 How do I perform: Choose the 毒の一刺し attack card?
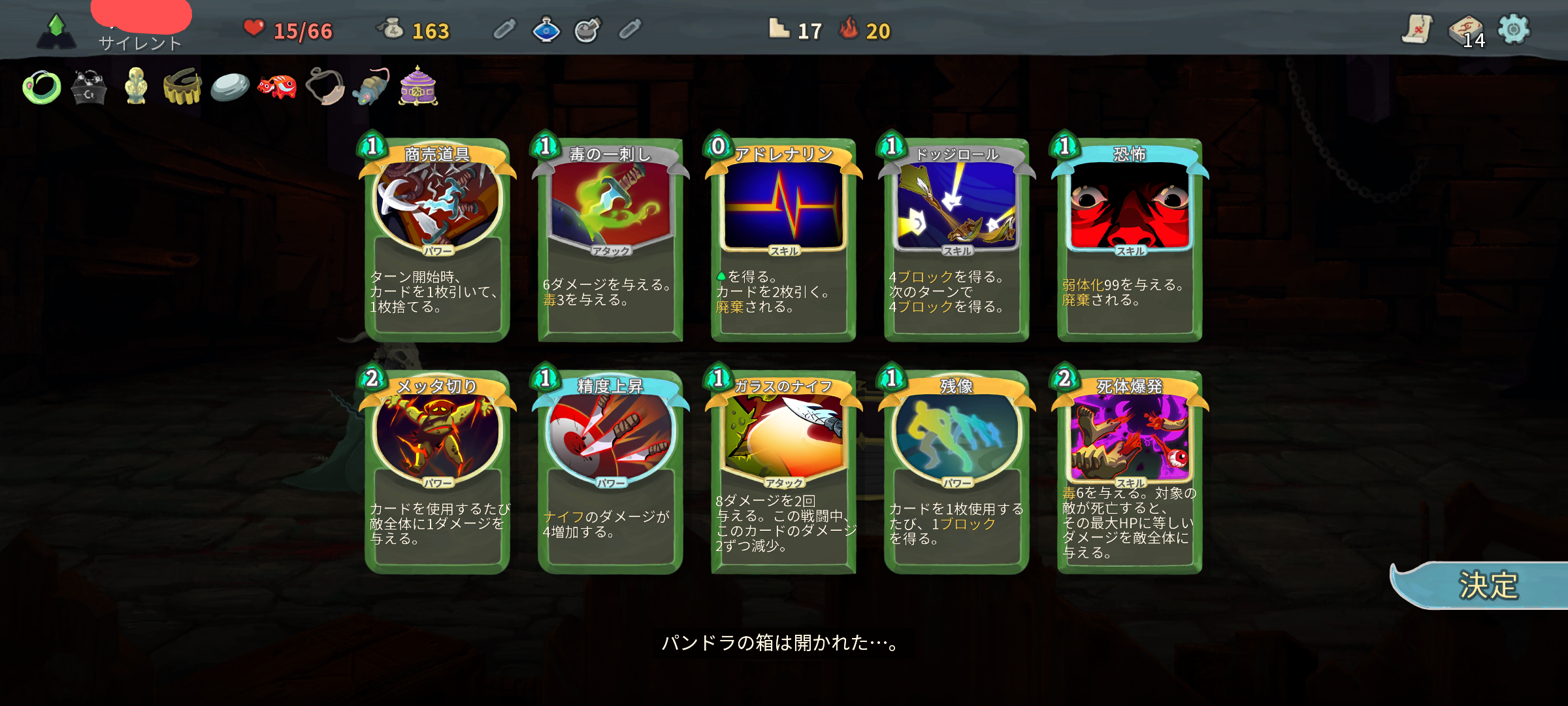pos(610,240)
